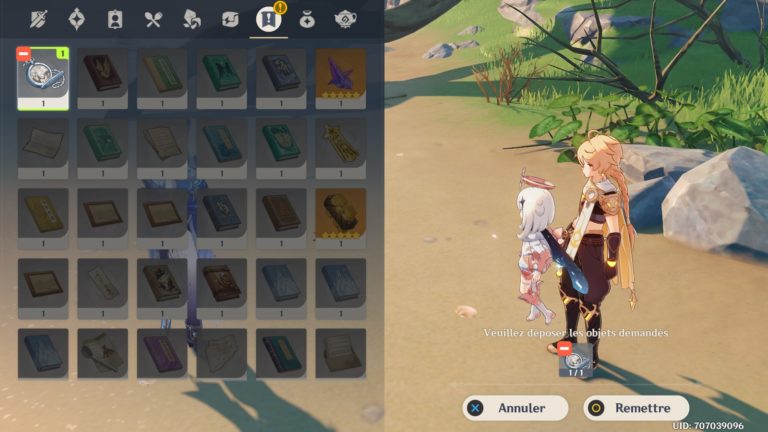This screenshot has height=432, width=768.
Task: Pick the dark red book beside the pocket watch
Action: pyautogui.click(x=103, y=73)
